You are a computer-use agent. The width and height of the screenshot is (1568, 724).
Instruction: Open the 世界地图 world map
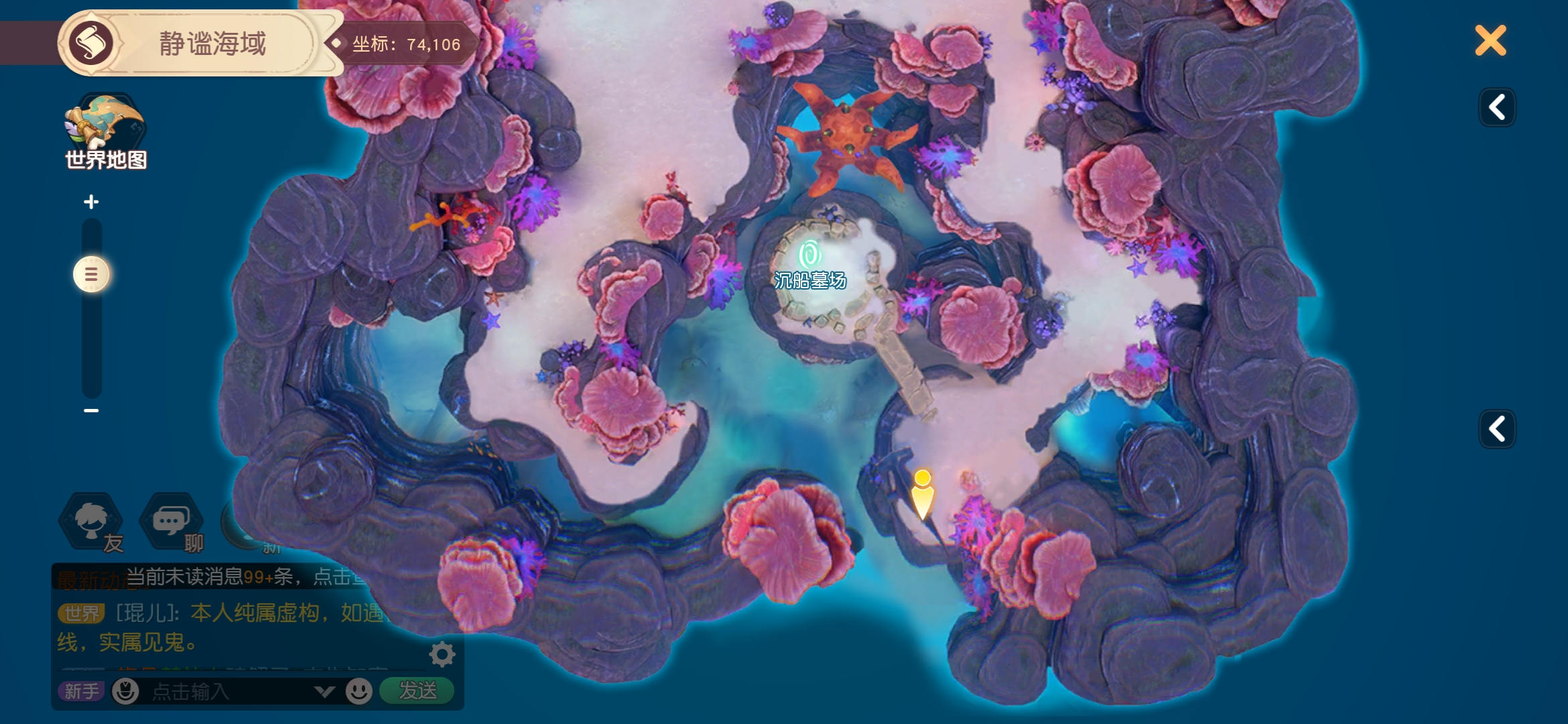[105, 132]
